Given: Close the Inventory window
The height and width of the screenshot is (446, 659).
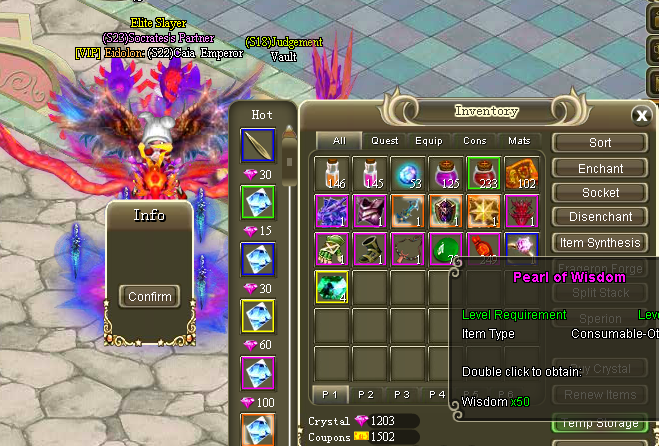Looking at the screenshot, I should (x=642, y=115).
